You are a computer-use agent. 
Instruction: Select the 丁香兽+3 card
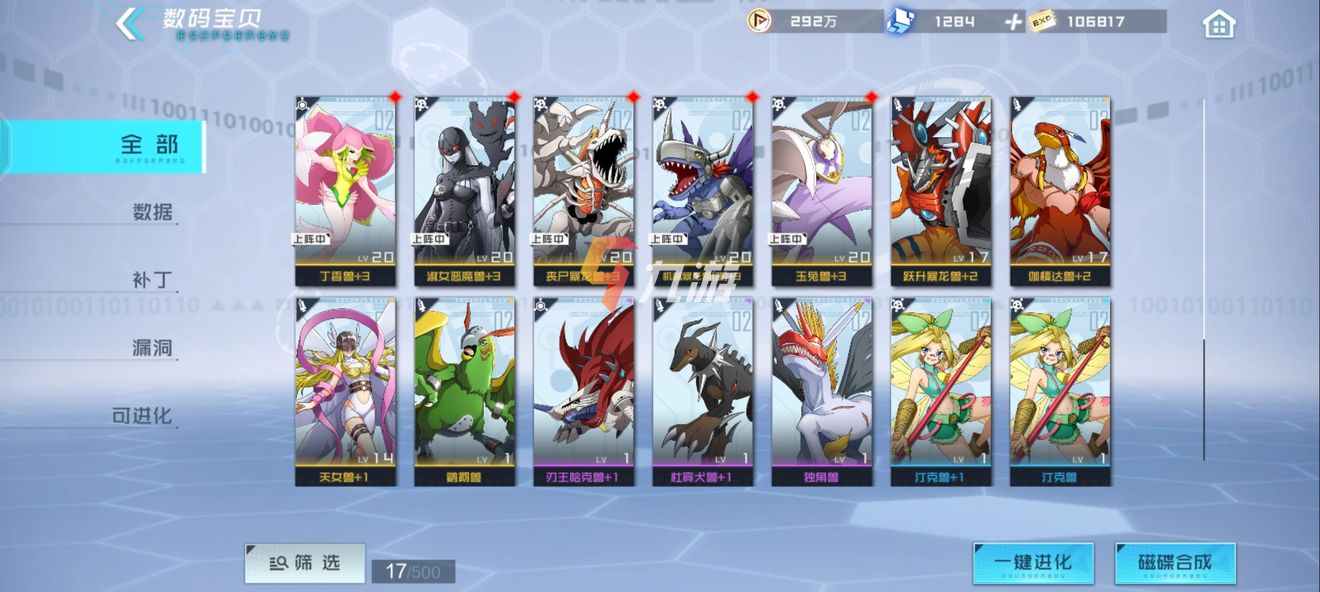[x=345, y=191]
